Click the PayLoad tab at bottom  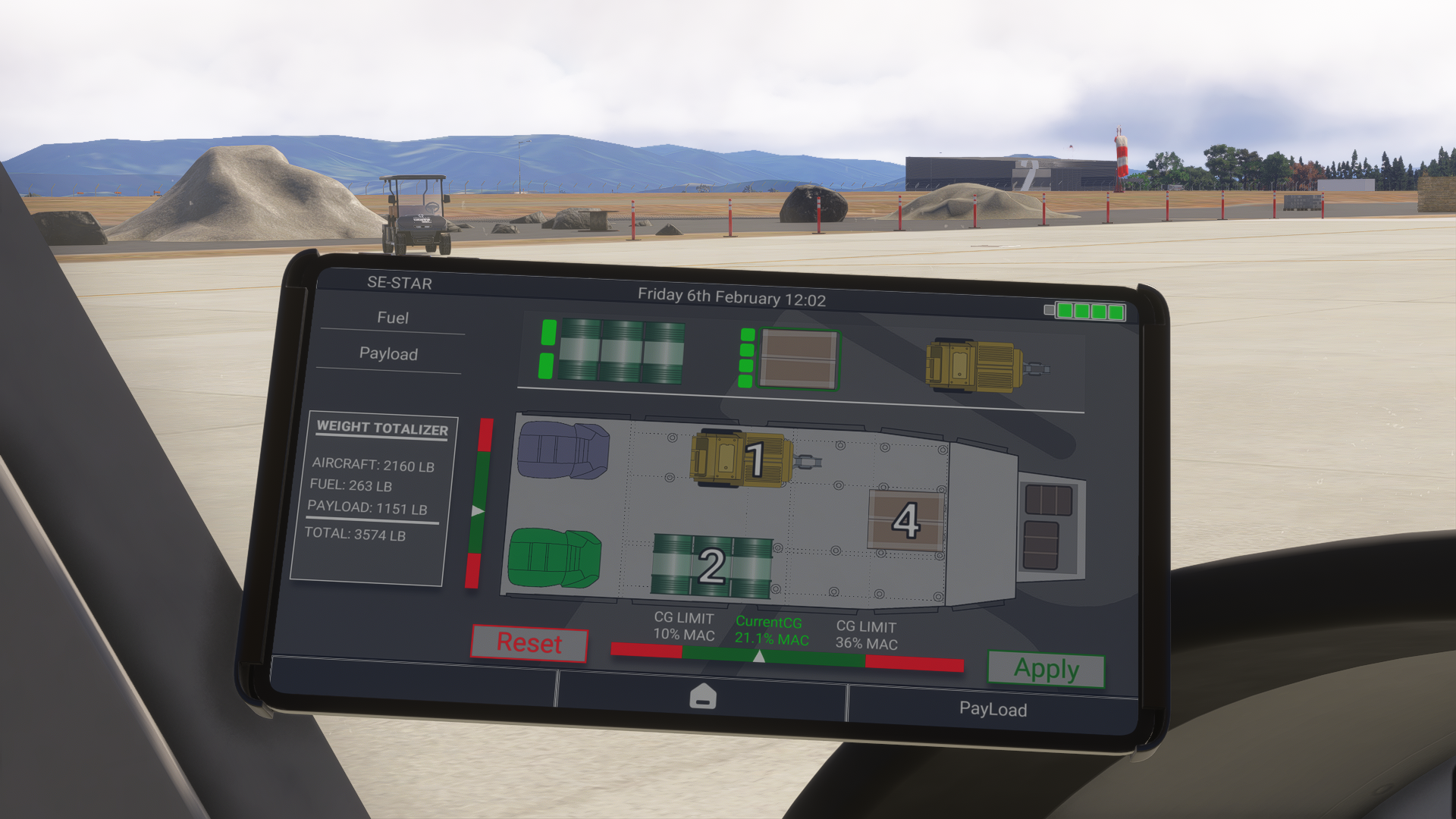pos(993,709)
